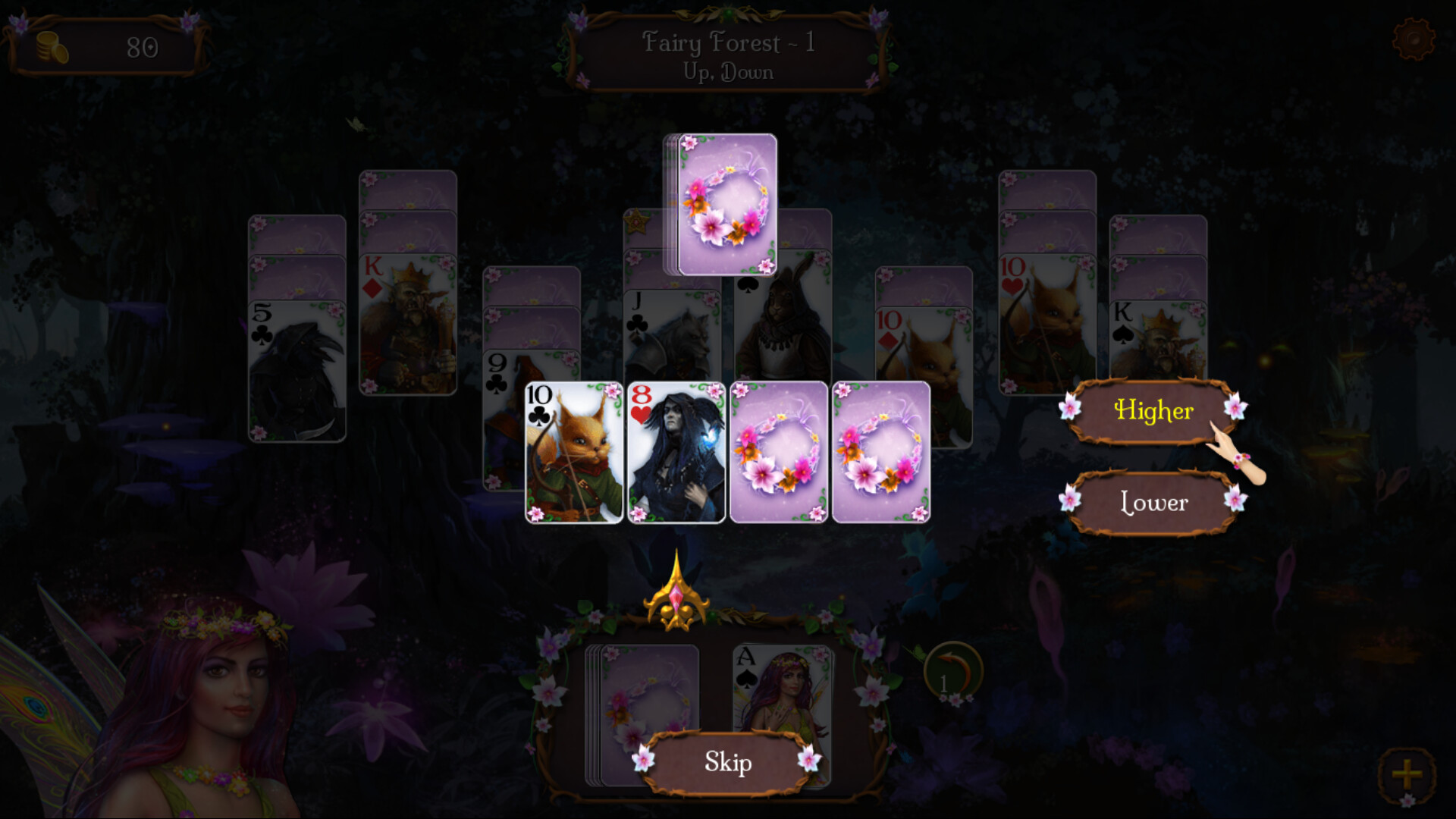1456x819 pixels.
Task: Click the golden crest emblem above the deck
Action: [x=677, y=599]
